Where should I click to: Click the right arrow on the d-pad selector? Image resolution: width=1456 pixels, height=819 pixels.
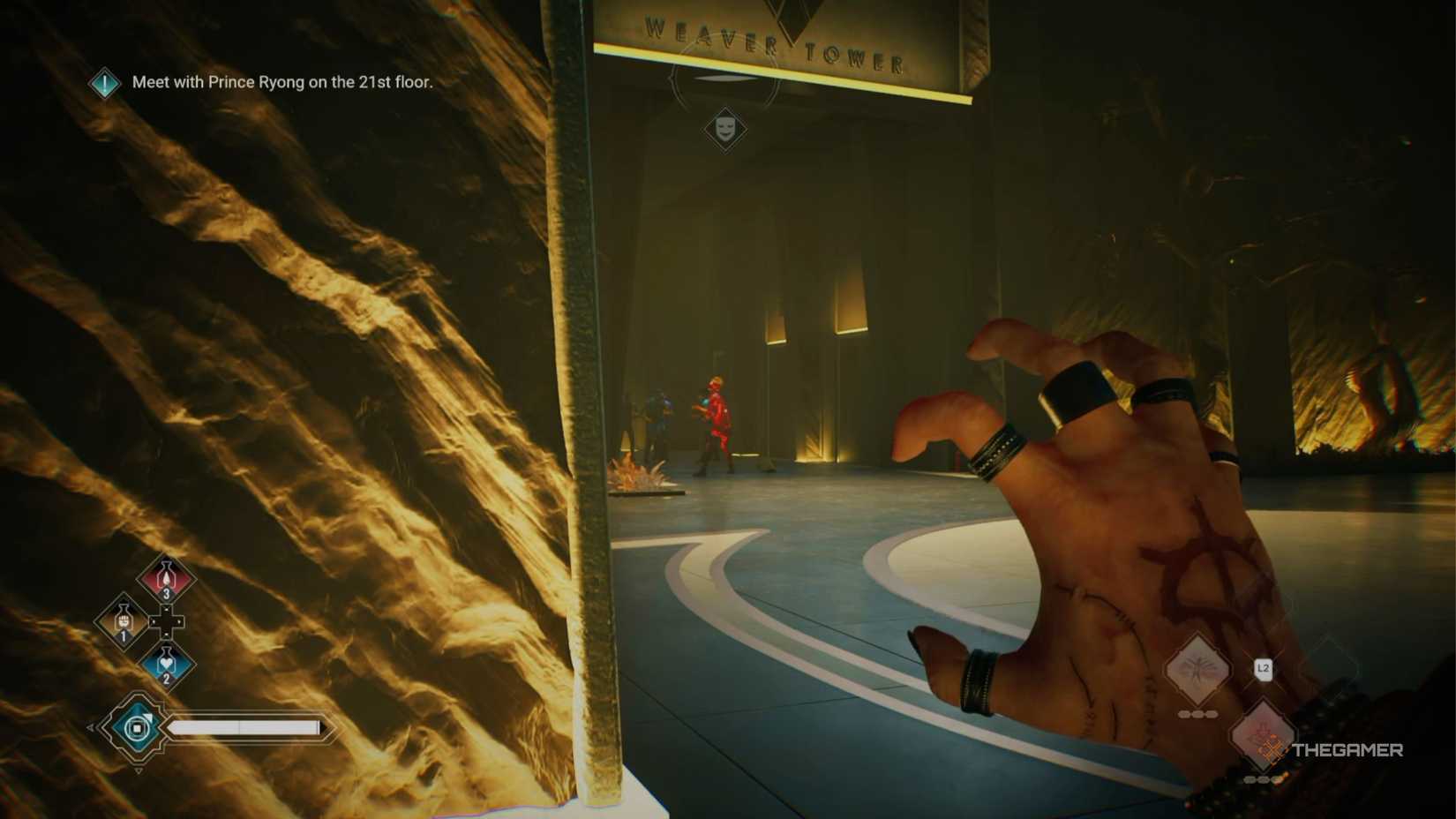tap(180, 622)
